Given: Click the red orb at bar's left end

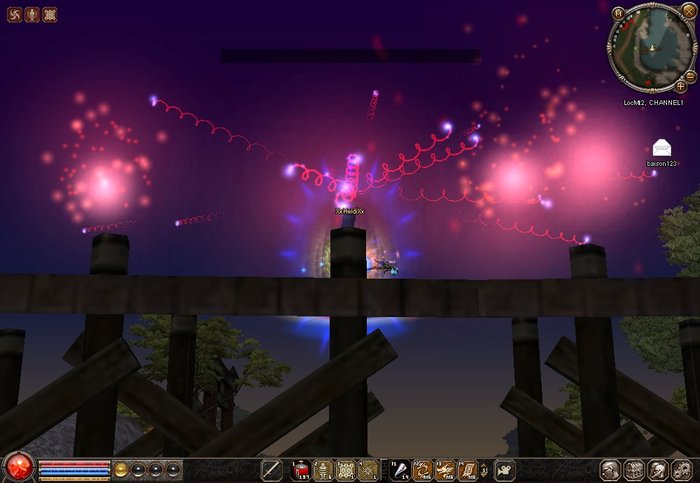Looking at the screenshot, I should point(18,467).
